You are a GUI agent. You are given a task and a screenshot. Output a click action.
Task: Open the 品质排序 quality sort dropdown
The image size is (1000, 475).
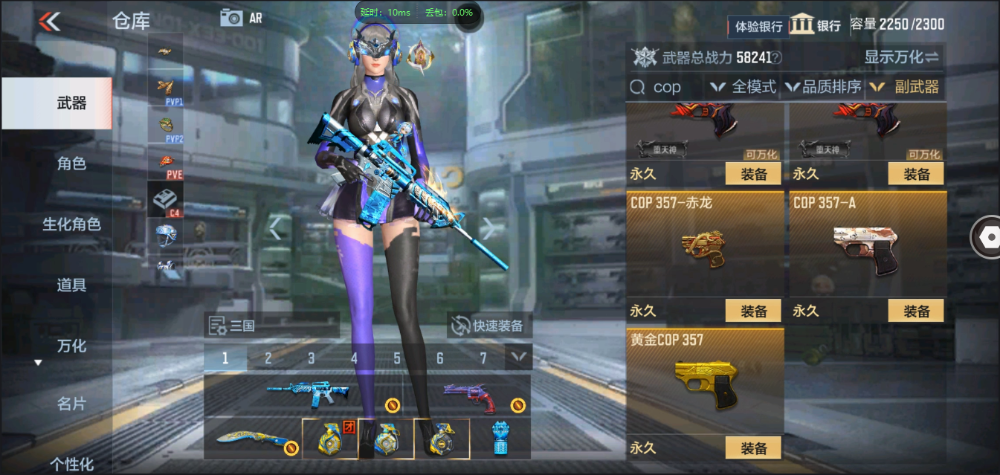[824, 87]
